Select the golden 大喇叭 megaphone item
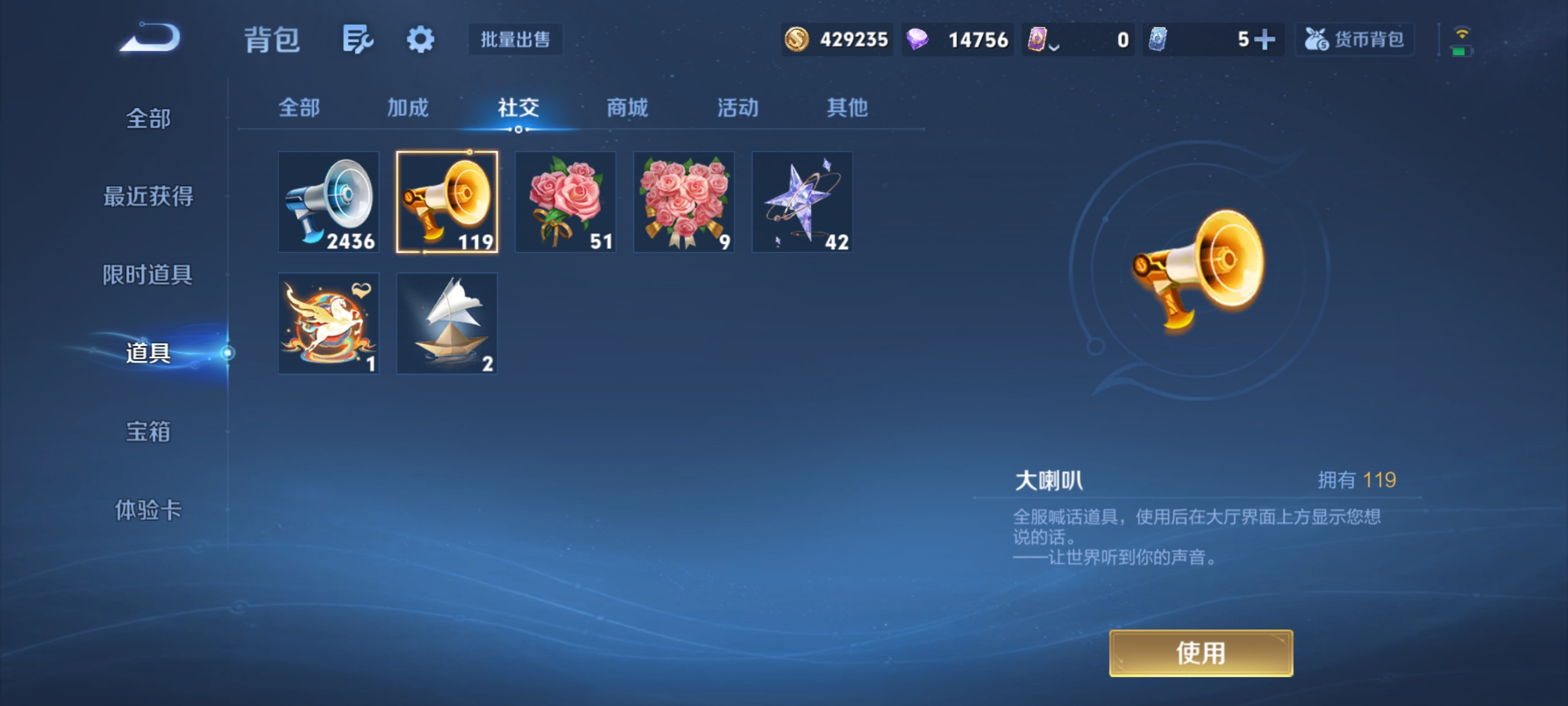Viewport: 1568px width, 706px height. 447,202
